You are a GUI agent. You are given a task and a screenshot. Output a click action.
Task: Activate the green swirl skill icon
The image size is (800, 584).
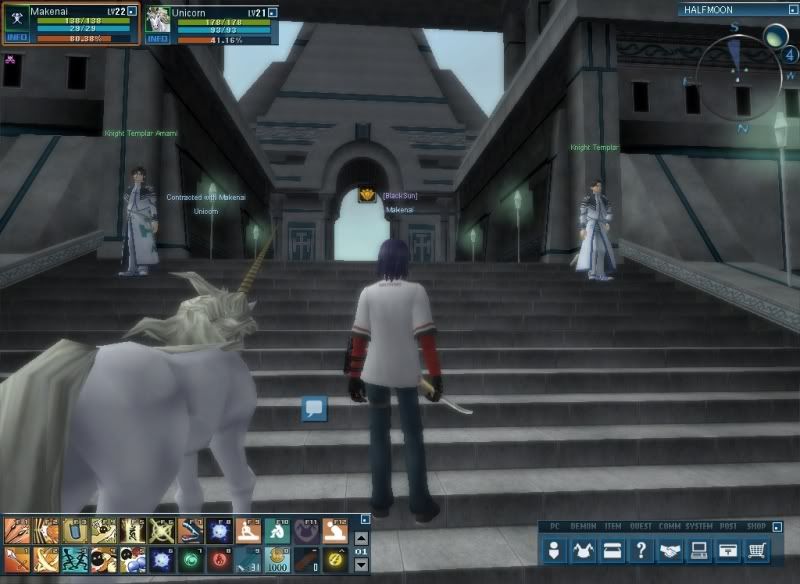coord(189,560)
